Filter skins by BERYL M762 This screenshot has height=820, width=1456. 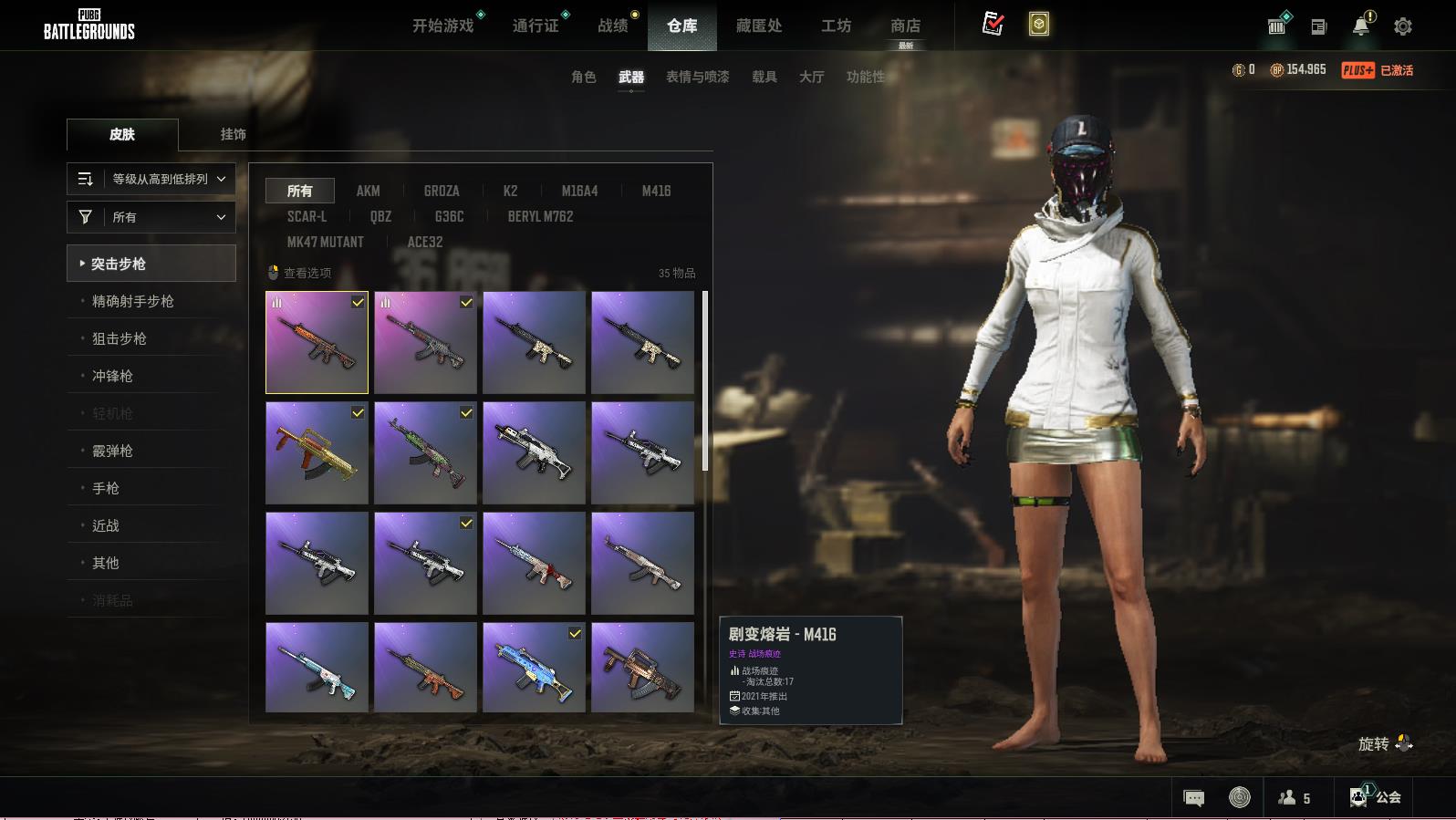tap(540, 216)
